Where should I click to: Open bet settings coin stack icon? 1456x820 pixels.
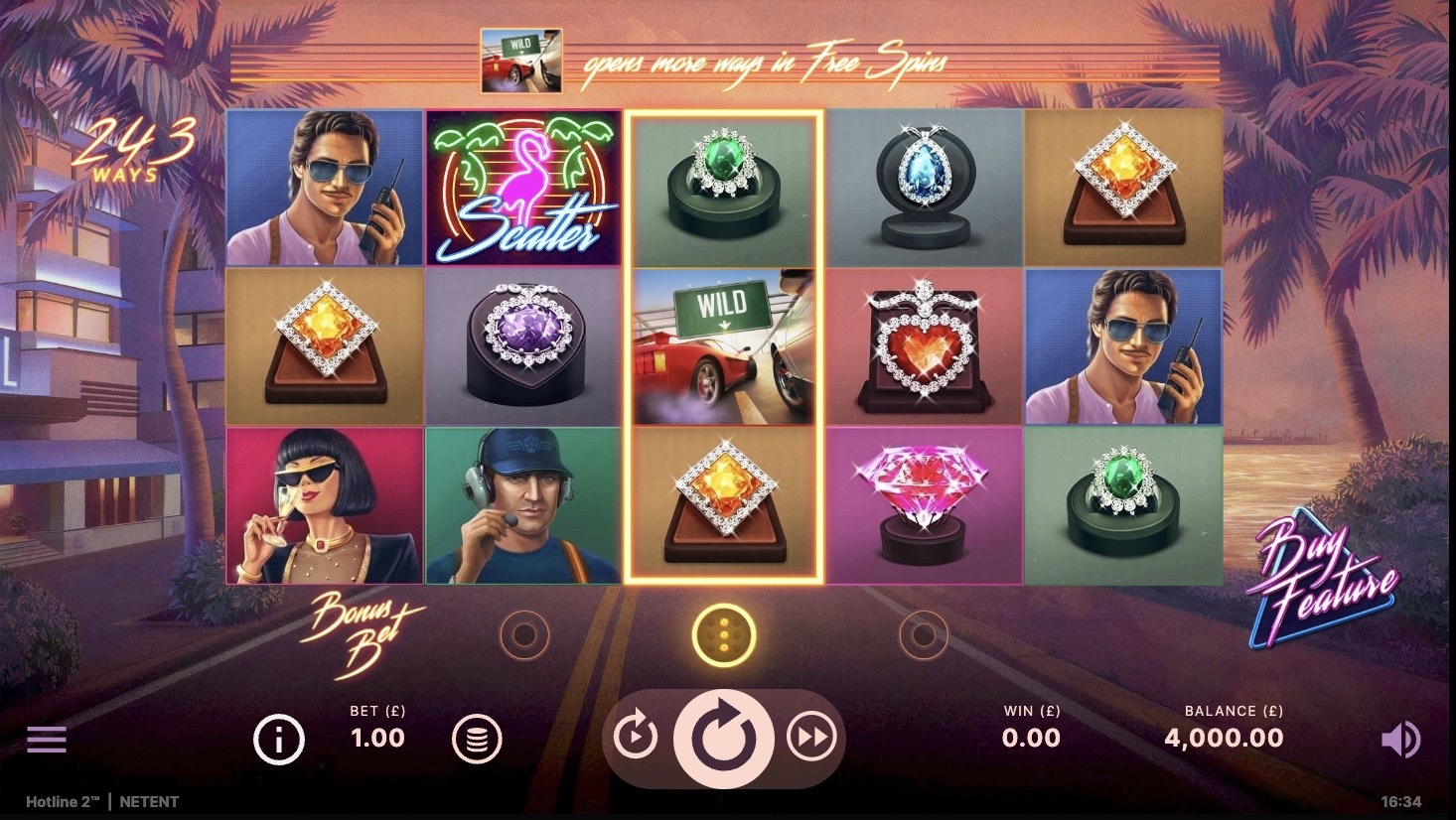[477, 740]
